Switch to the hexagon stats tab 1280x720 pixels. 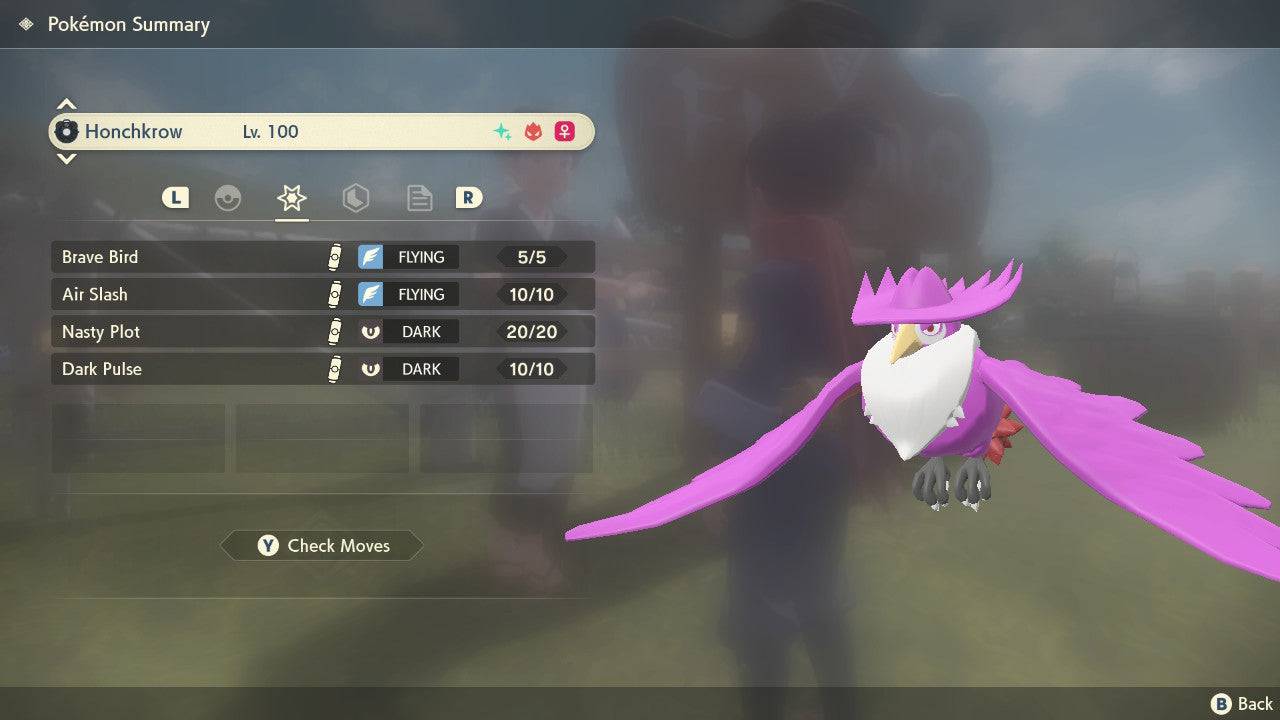tap(355, 198)
